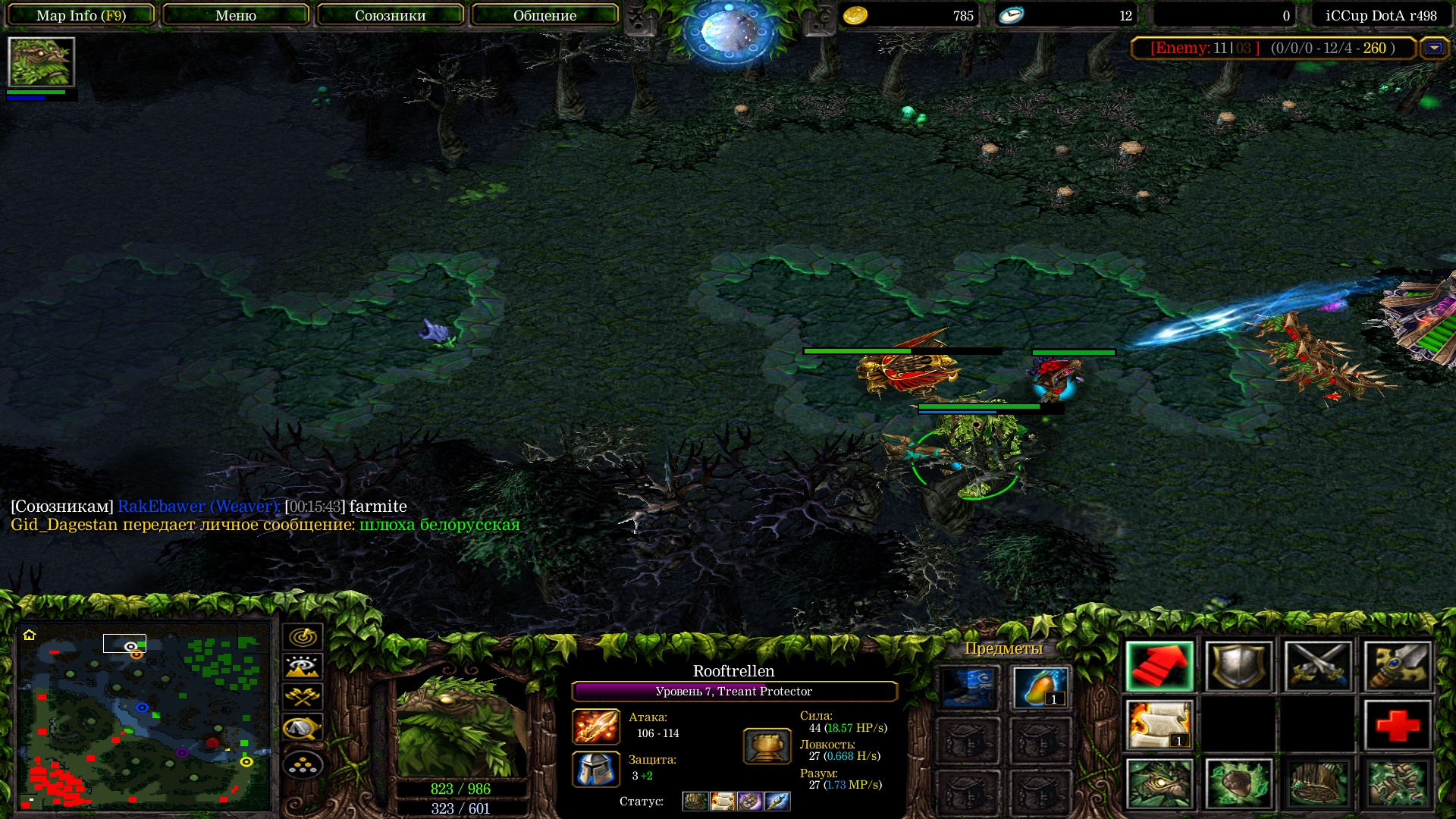The width and height of the screenshot is (1456, 819).
Task: Open hero skills with the red cross
Action: (1398, 725)
